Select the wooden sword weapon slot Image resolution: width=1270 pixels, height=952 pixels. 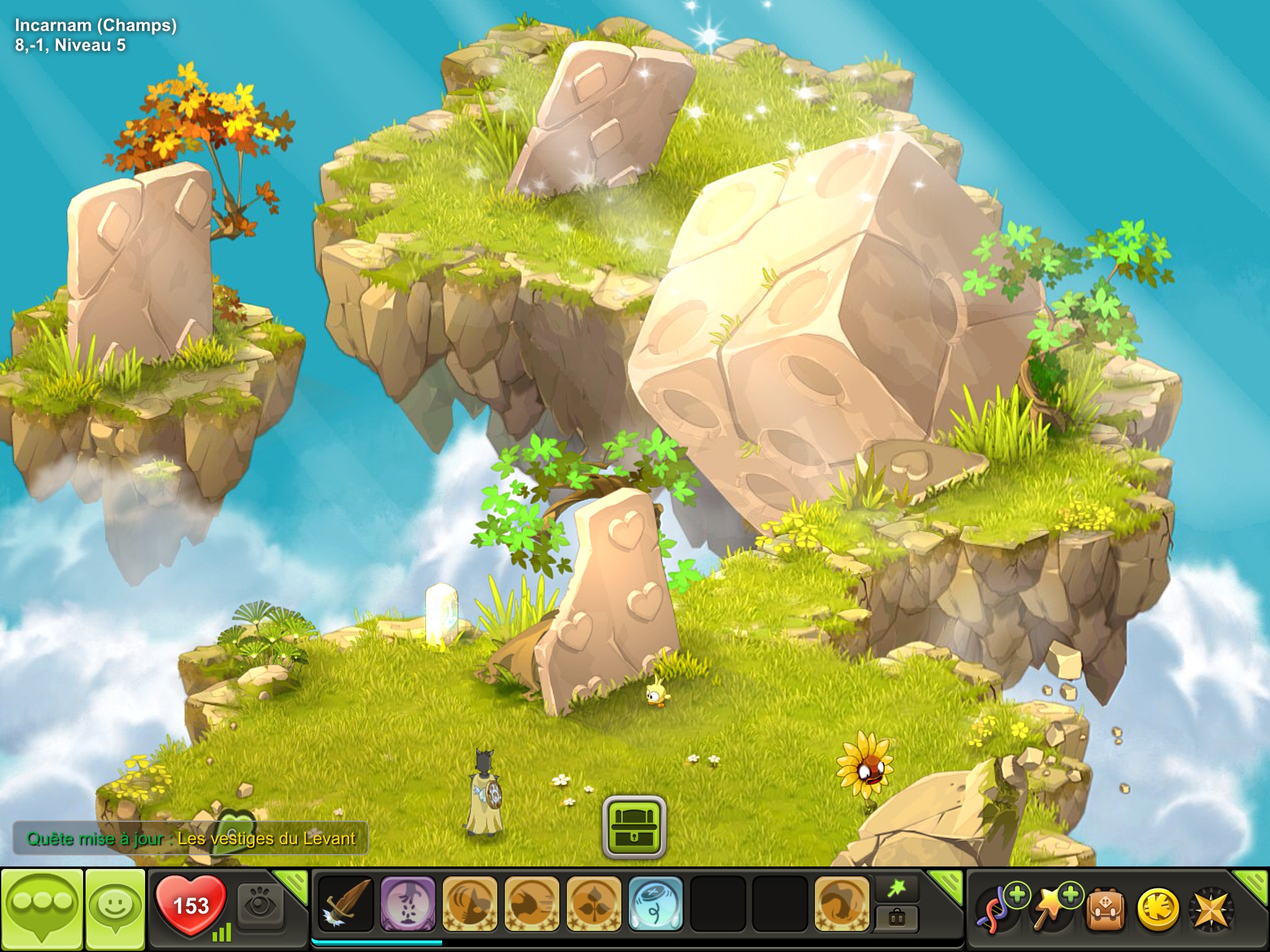point(345,904)
